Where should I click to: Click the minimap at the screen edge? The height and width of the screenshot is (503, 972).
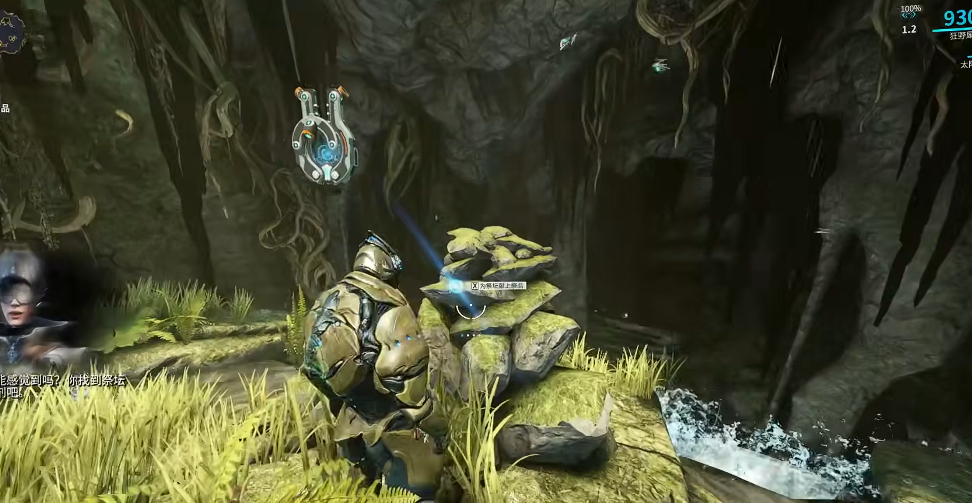pyautogui.click(x=10, y=33)
